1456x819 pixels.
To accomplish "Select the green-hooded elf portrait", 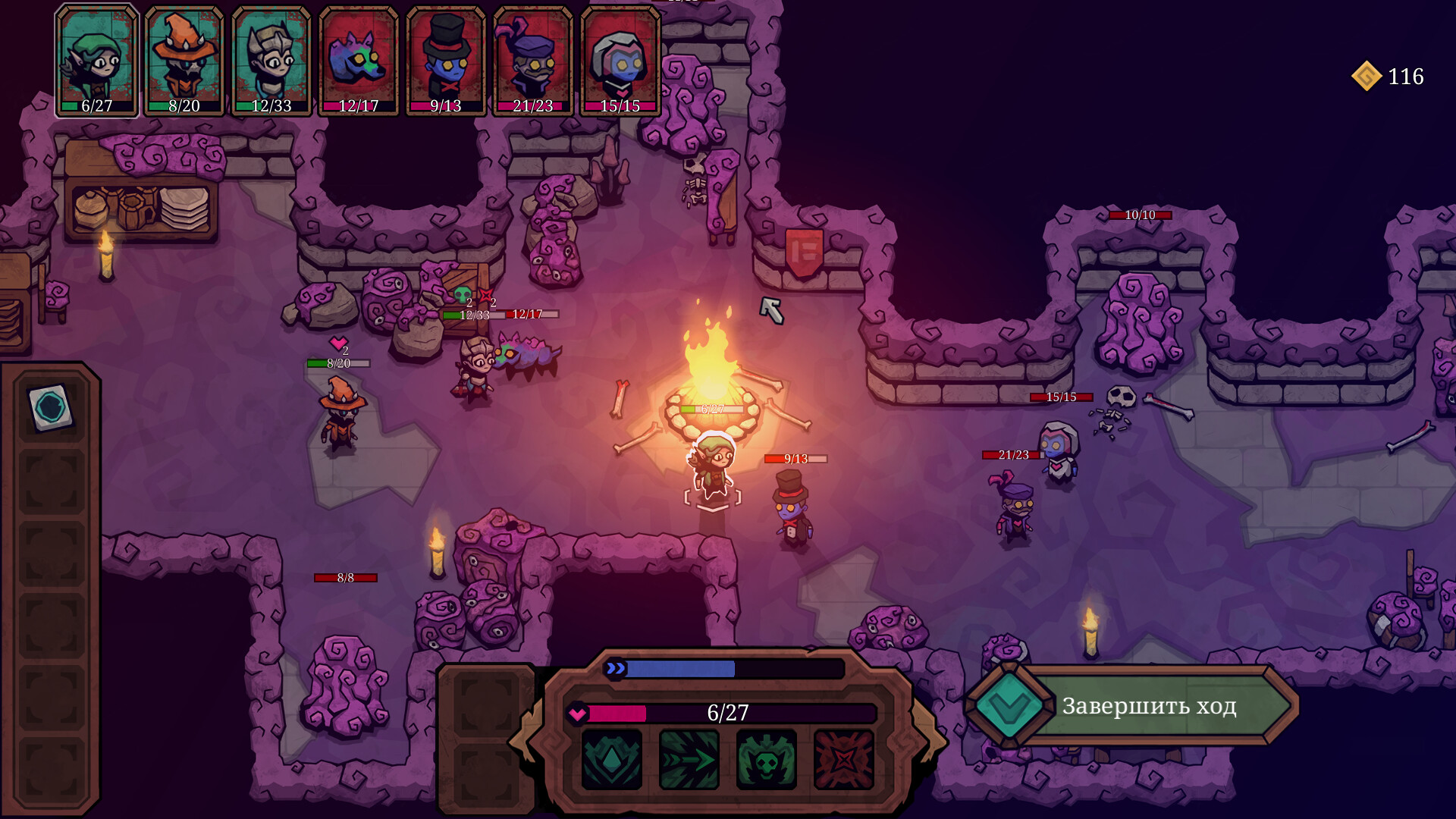I will coord(97,61).
